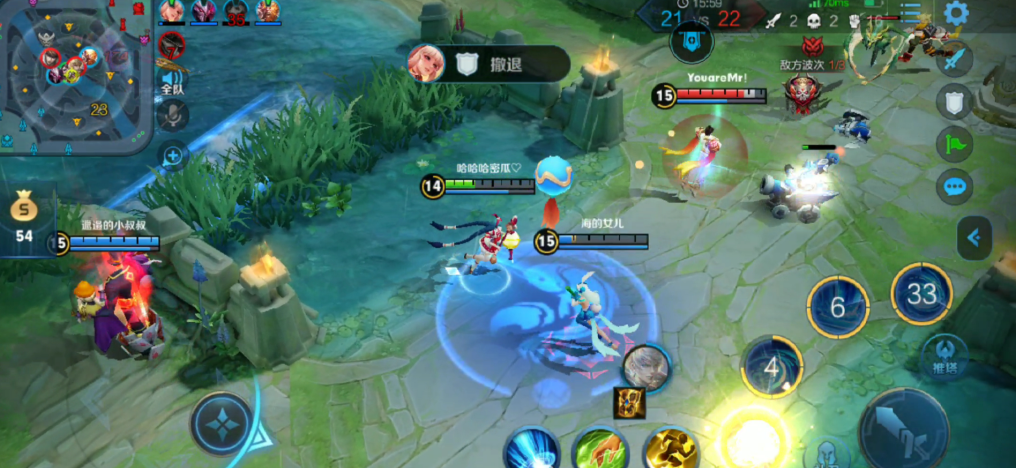Toggle the muted microphone
This screenshot has width=1016, height=468.
pos(173,117)
